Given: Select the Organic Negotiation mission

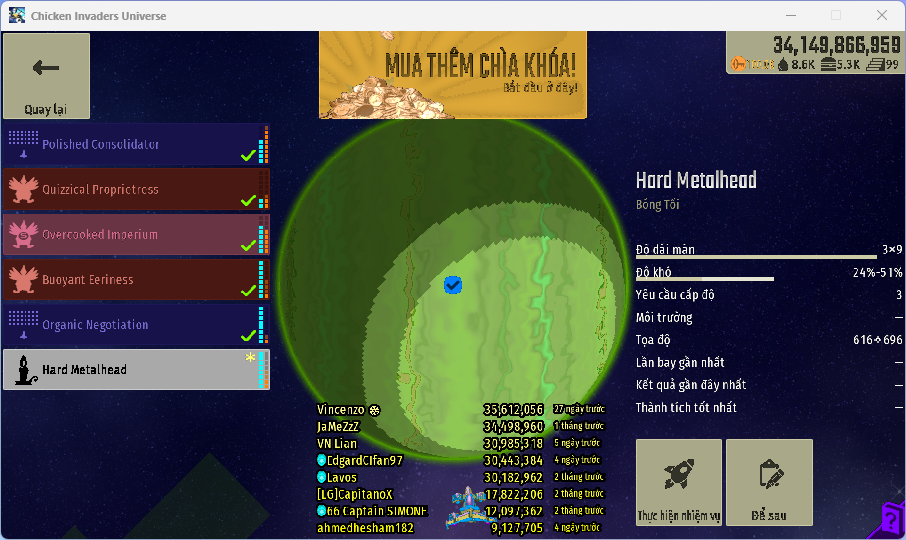Looking at the screenshot, I should tap(136, 324).
